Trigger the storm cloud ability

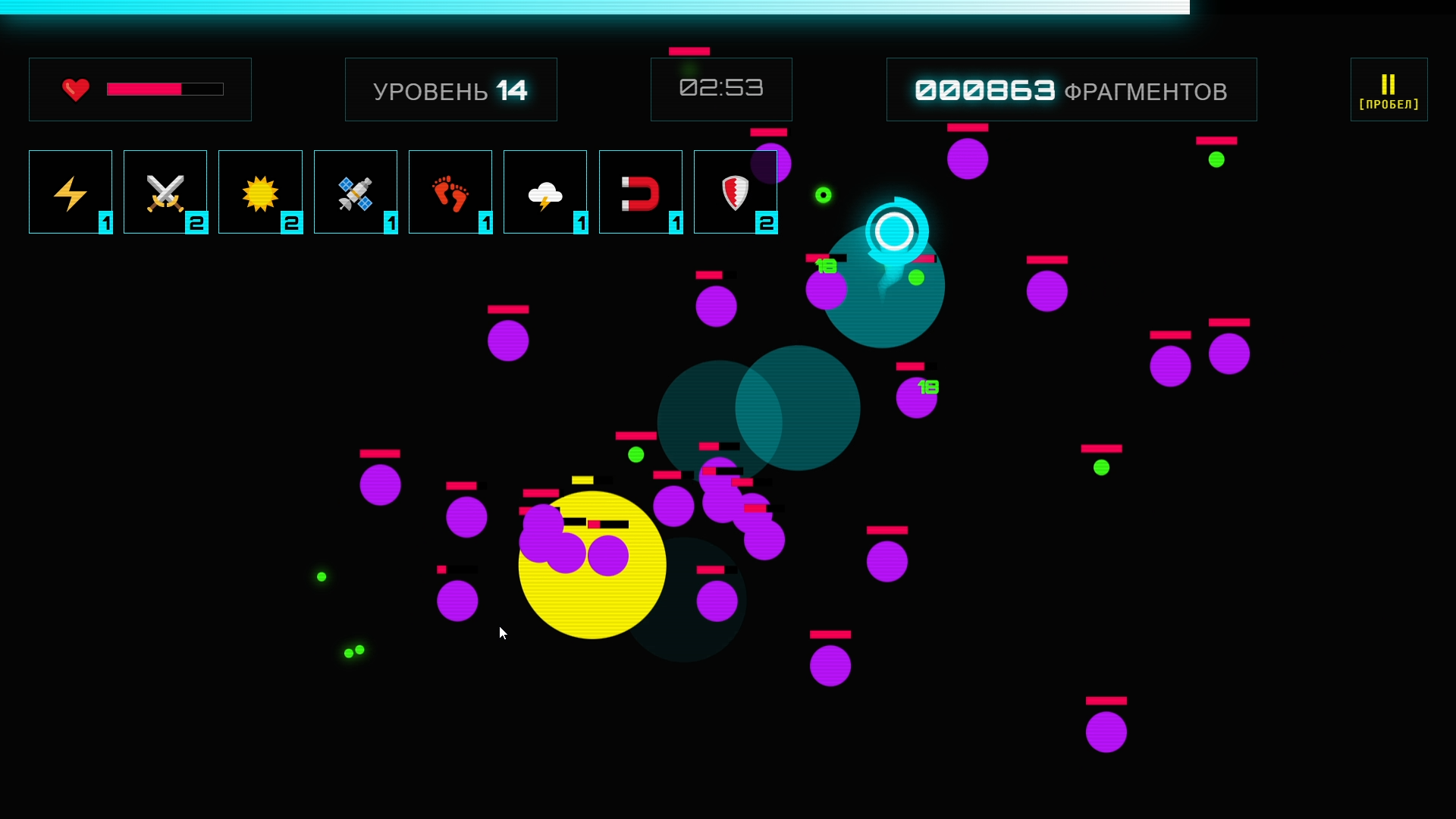[545, 191]
